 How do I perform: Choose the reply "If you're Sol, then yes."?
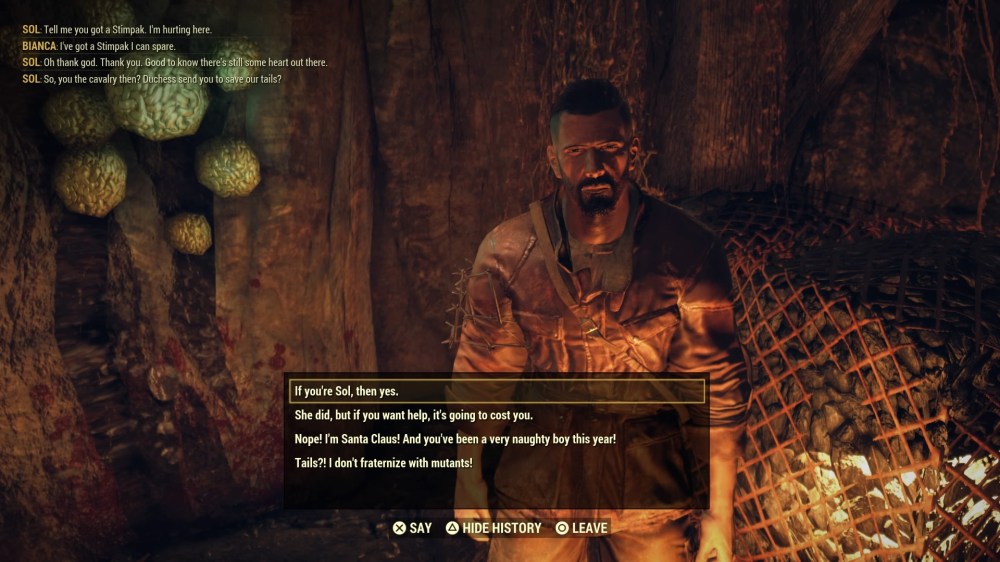pos(346,391)
